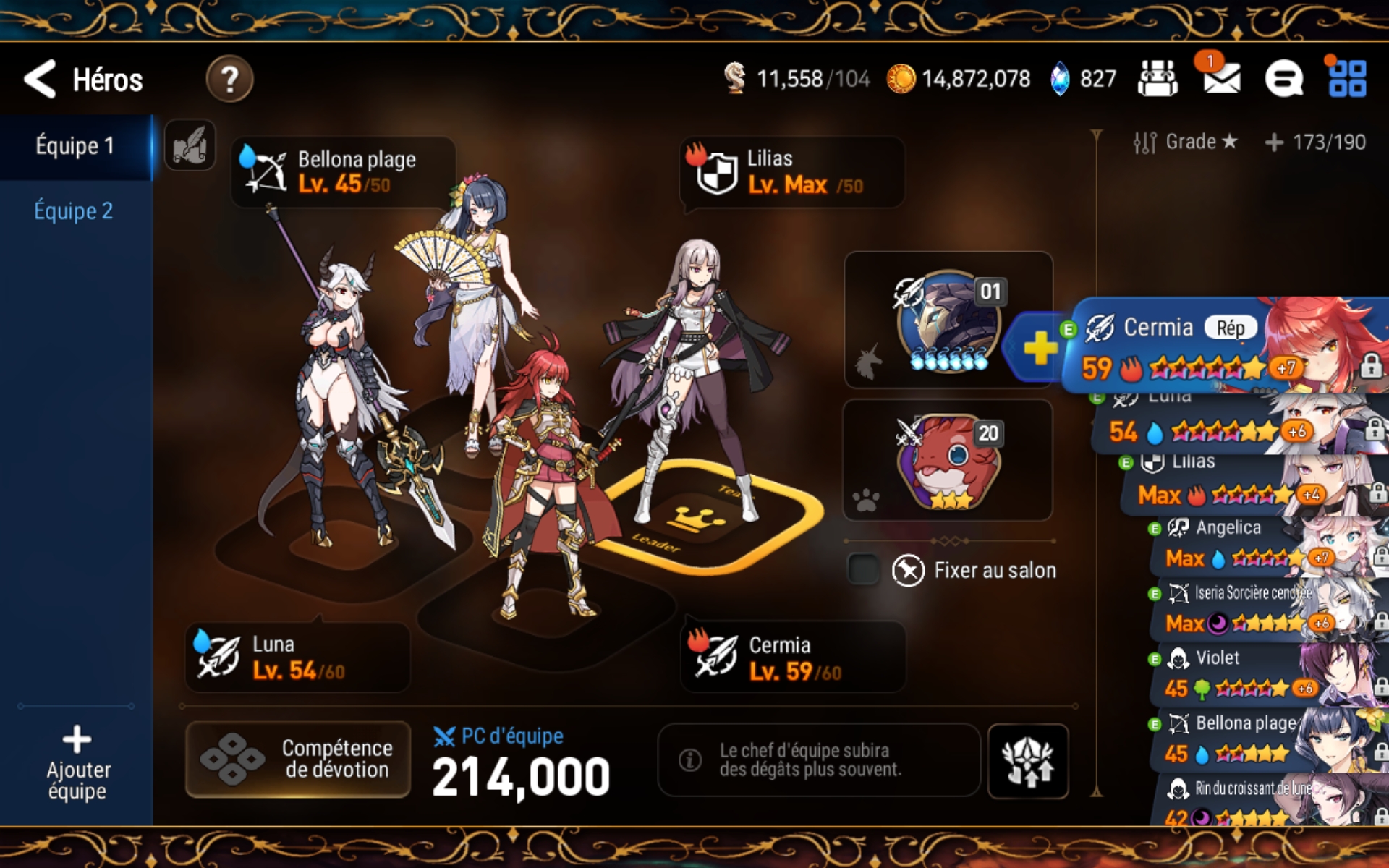1389x868 pixels.
Task: Click the team rename quill icon beside Équipe 1
Action: (190, 144)
